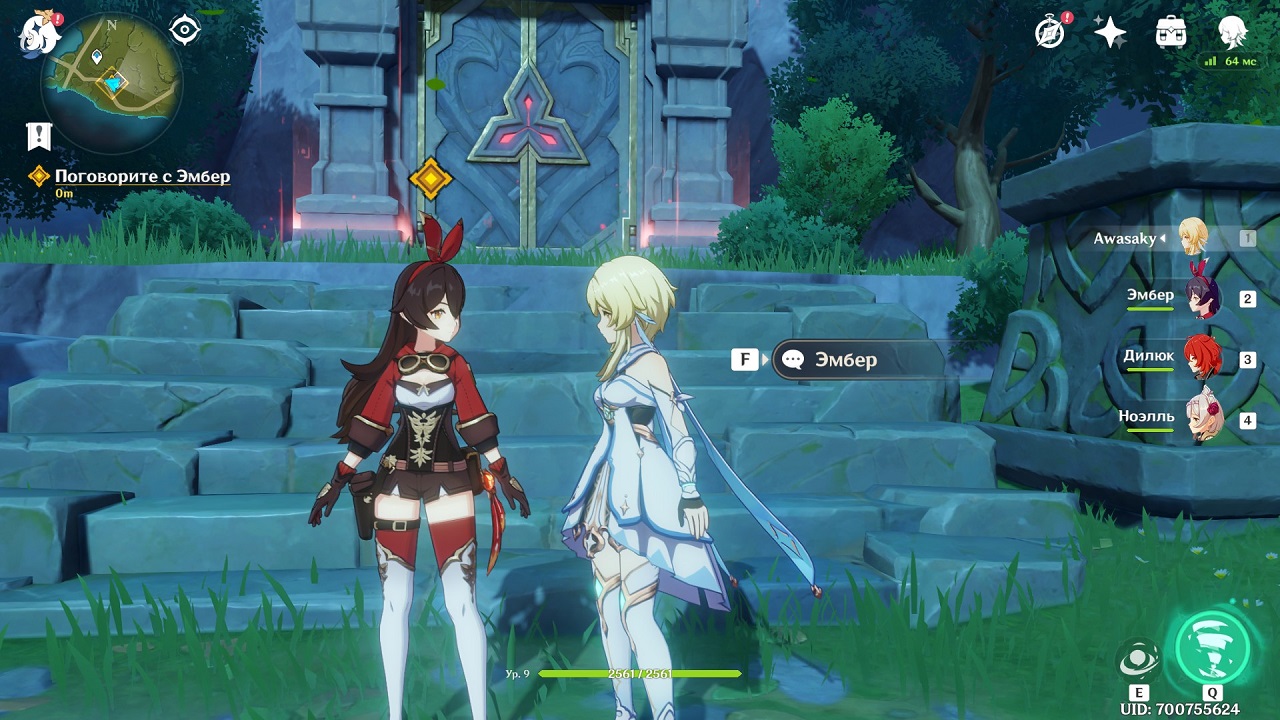Open the backpack inventory
The width and height of the screenshot is (1280, 720).
(1171, 33)
